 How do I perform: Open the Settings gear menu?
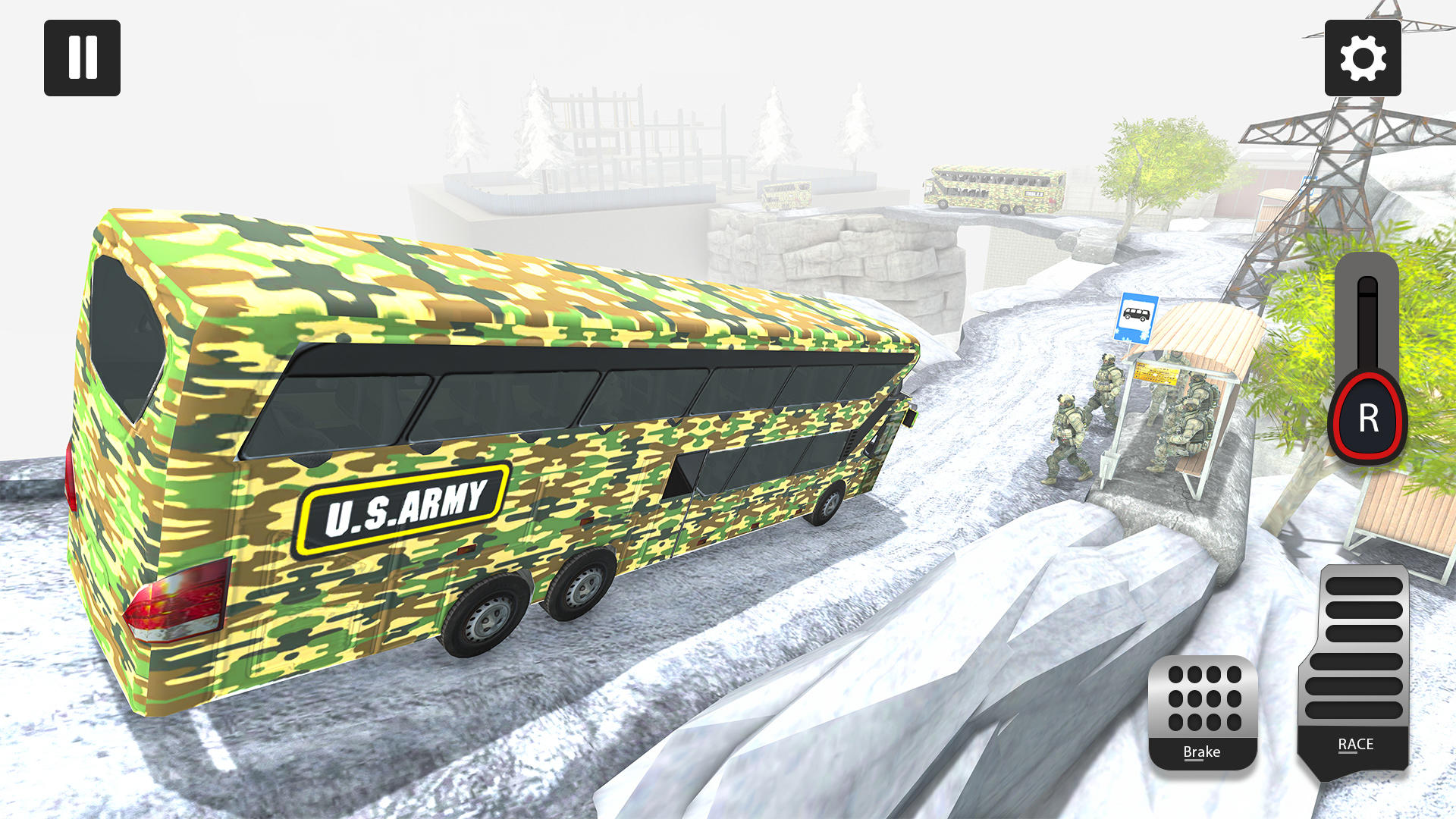[x=1363, y=58]
